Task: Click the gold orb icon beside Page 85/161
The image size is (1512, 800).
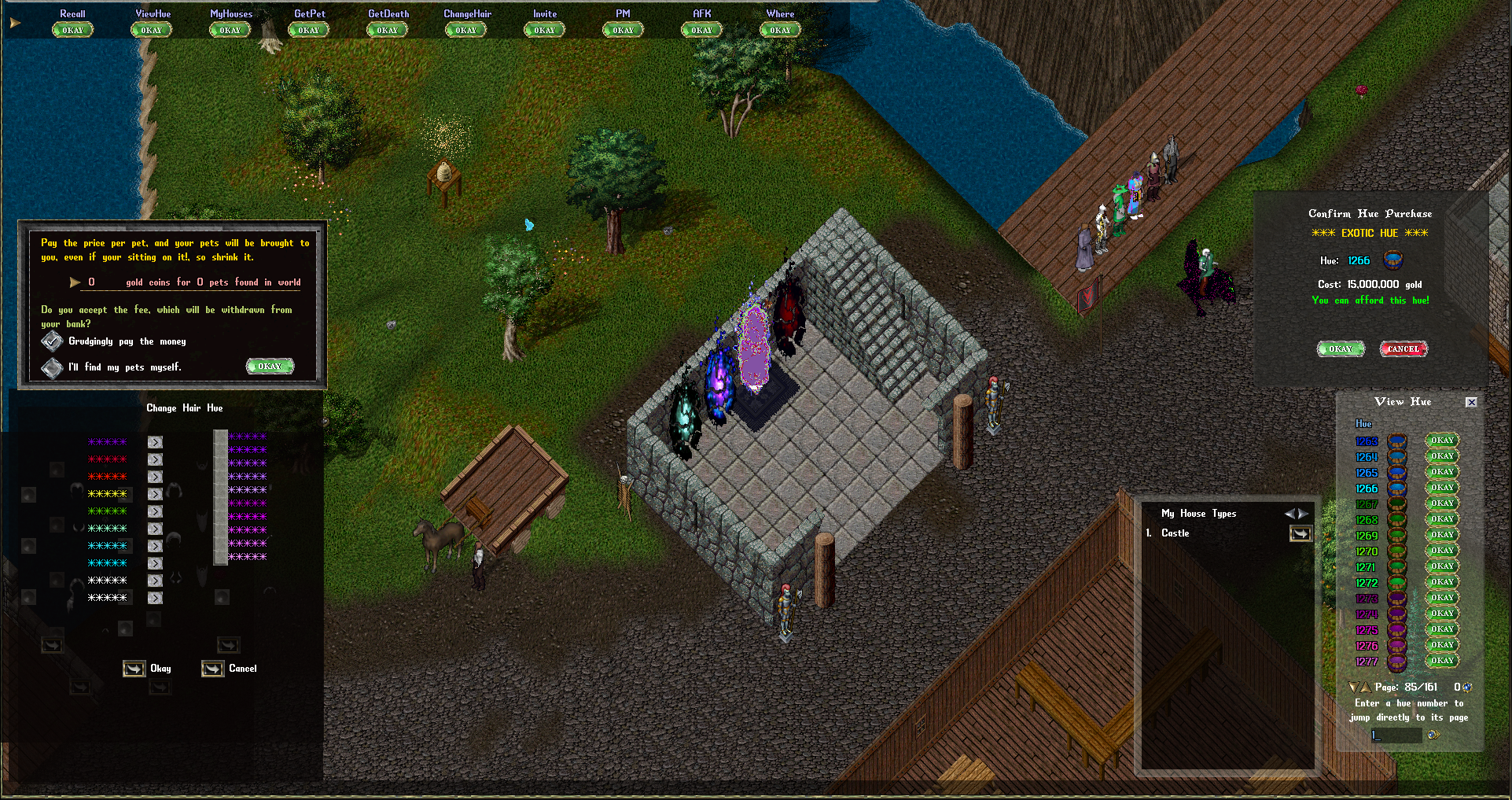Action: coord(1467,687)
